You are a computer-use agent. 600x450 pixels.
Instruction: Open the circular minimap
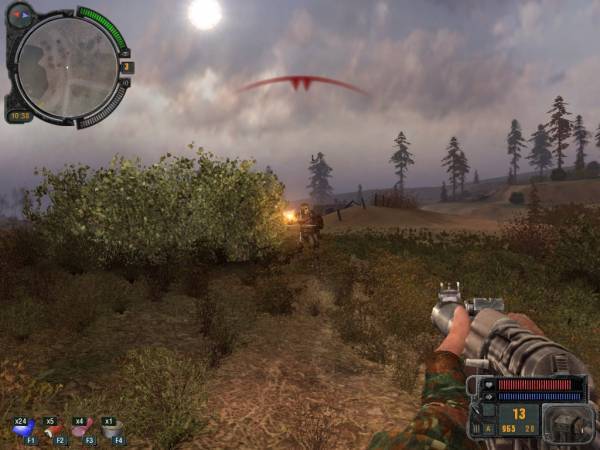pos(66,67)
